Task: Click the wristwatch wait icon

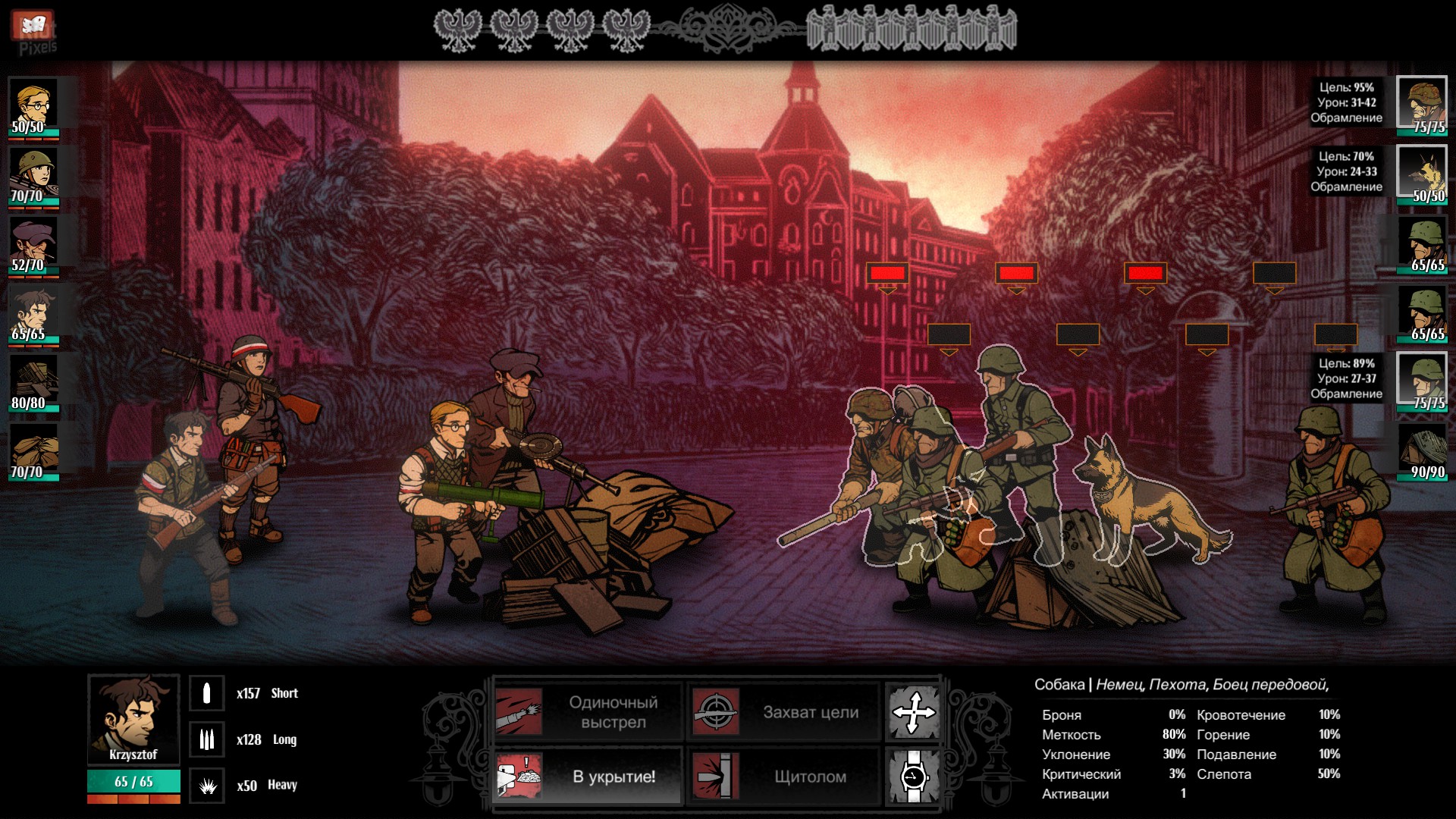Action: click(x=914, y=777)
